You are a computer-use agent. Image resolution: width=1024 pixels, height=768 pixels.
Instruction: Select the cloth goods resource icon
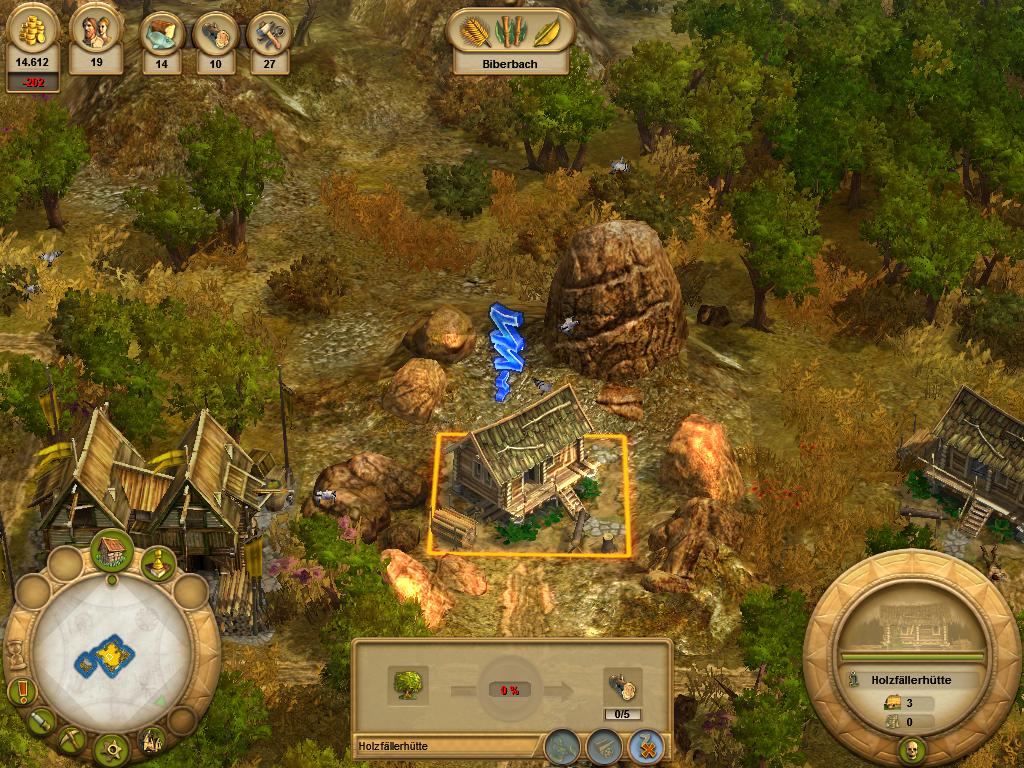coord(161,35)
